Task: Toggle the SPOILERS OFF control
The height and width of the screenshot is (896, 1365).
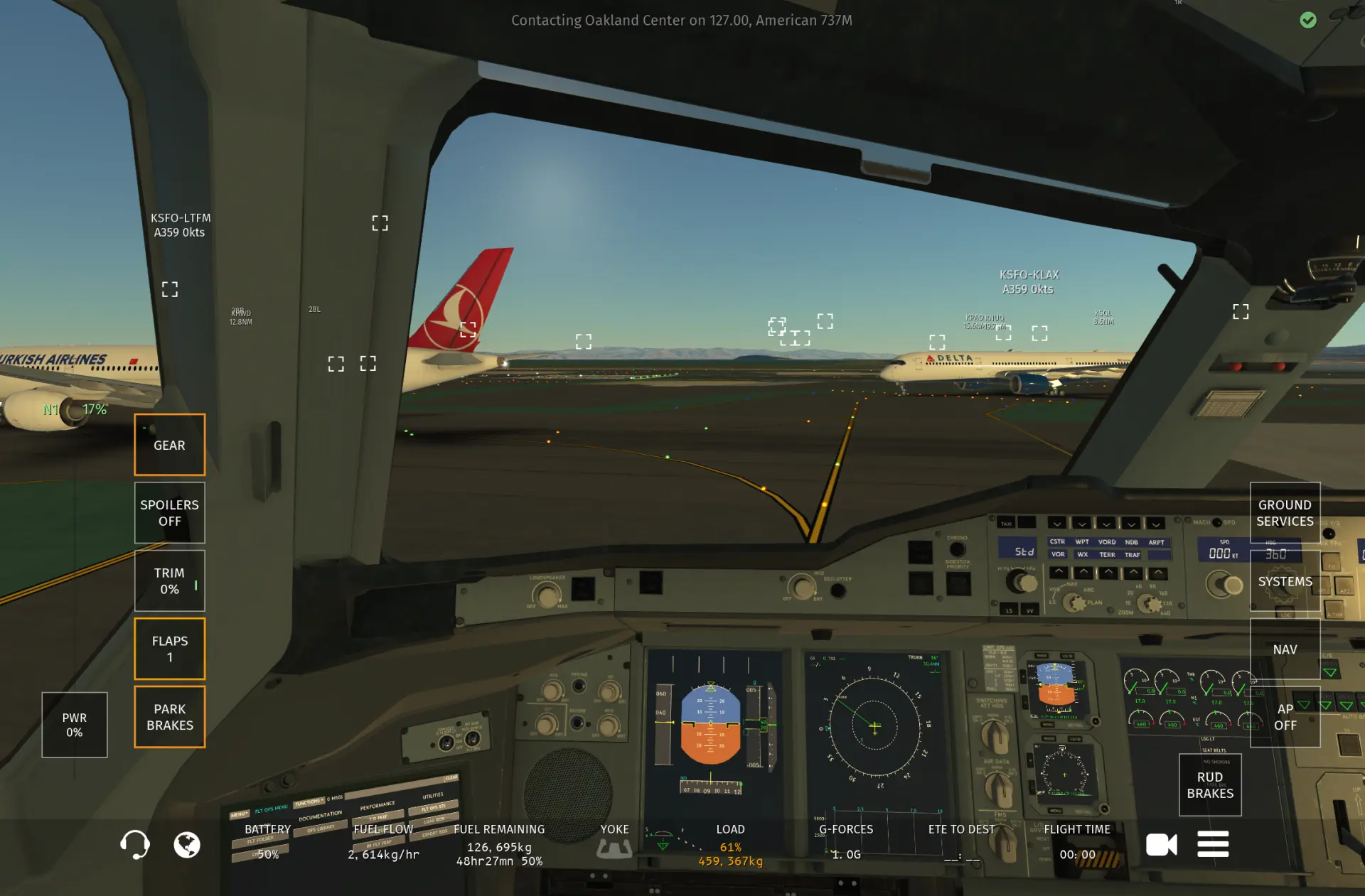Action: (169, 512)
